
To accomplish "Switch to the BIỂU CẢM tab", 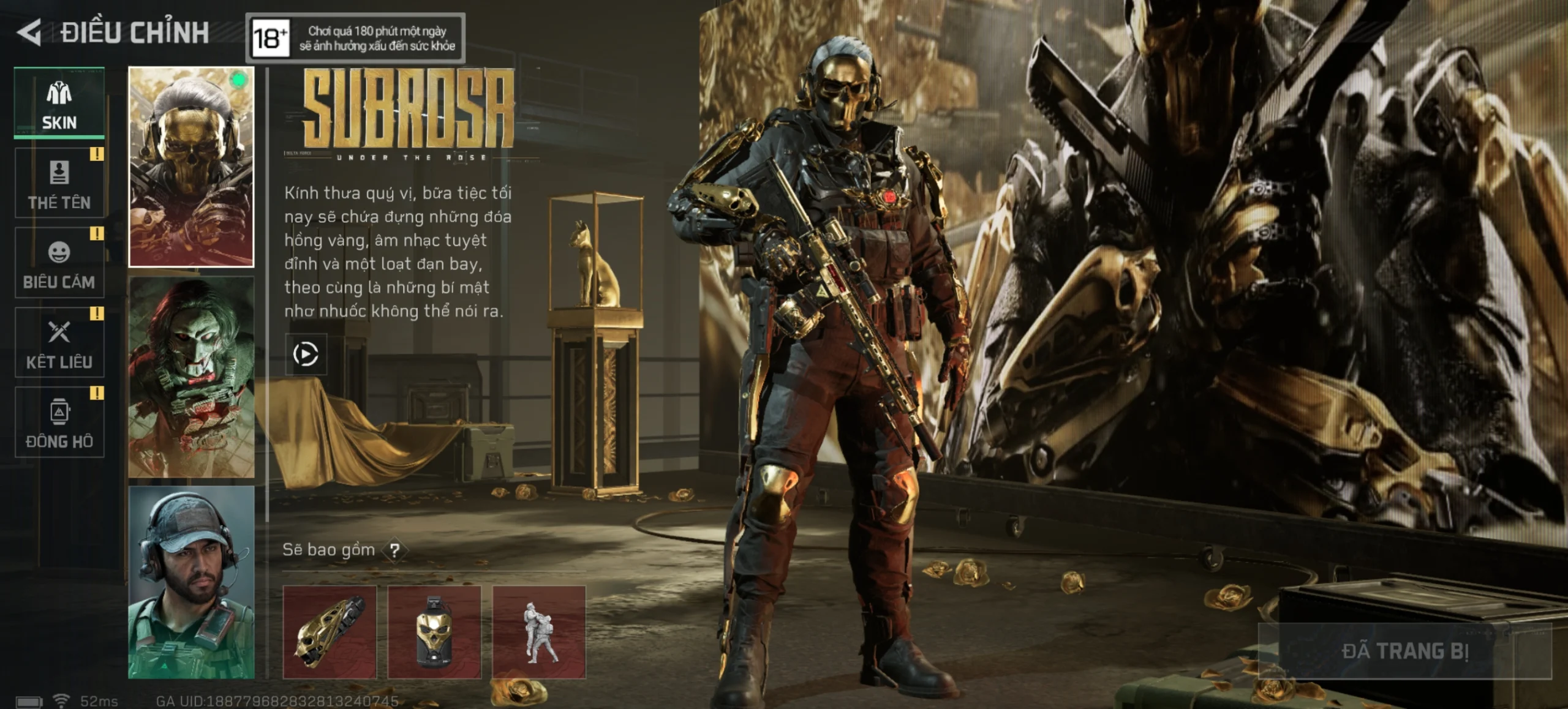I will click(x=59, y=263).
